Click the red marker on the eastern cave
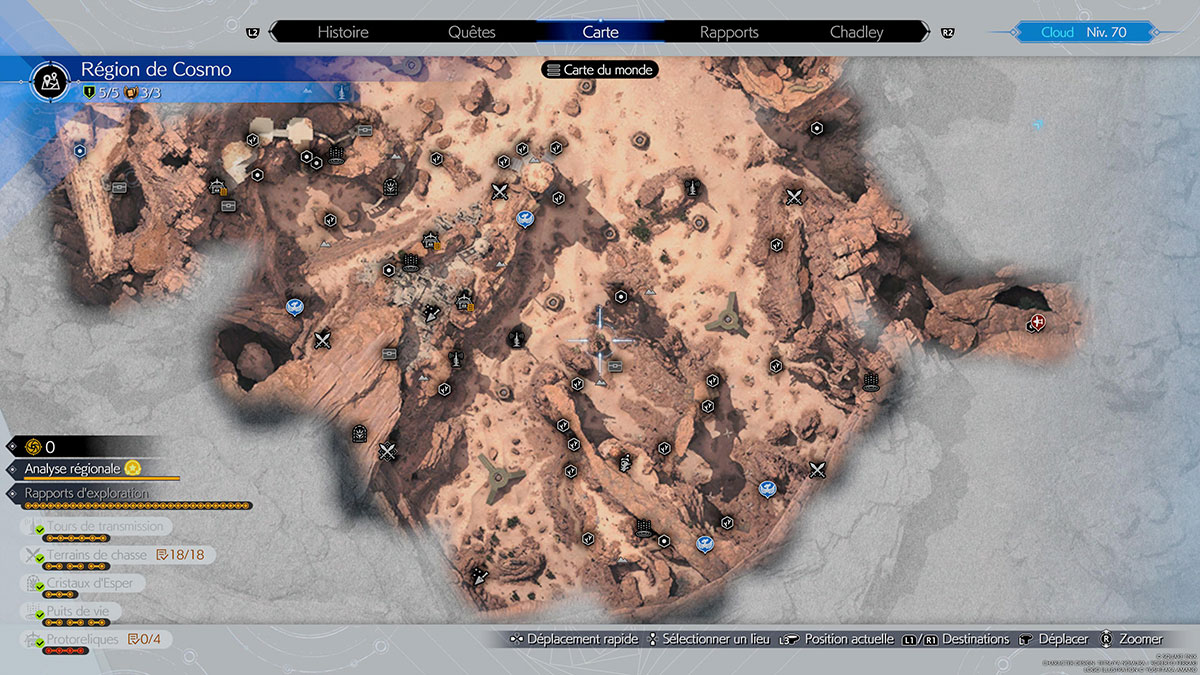Viewport: 1200px width, 675px height. (1038, 322)
